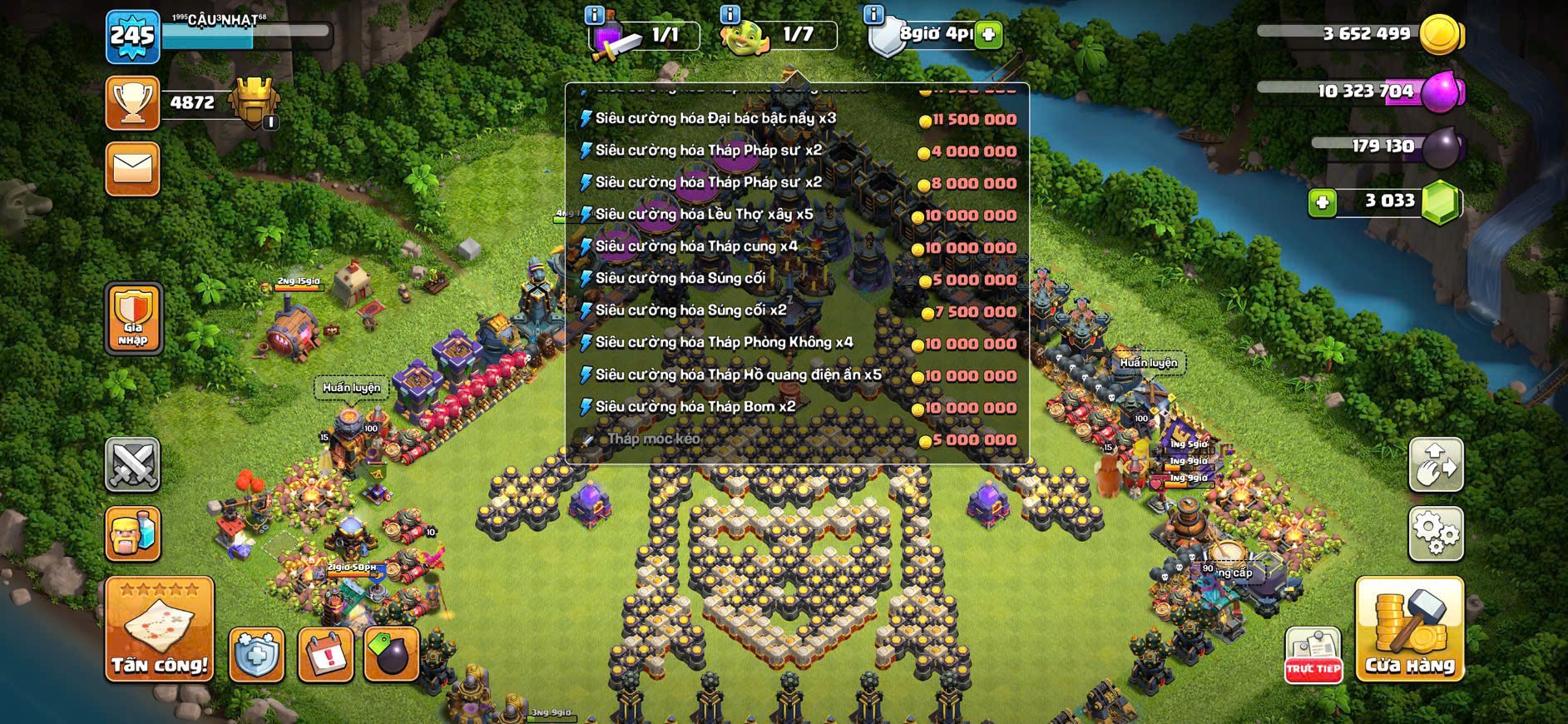Open the crossed swords war button
Viewport: 1568px width, 724px height.
click(132, 464)
